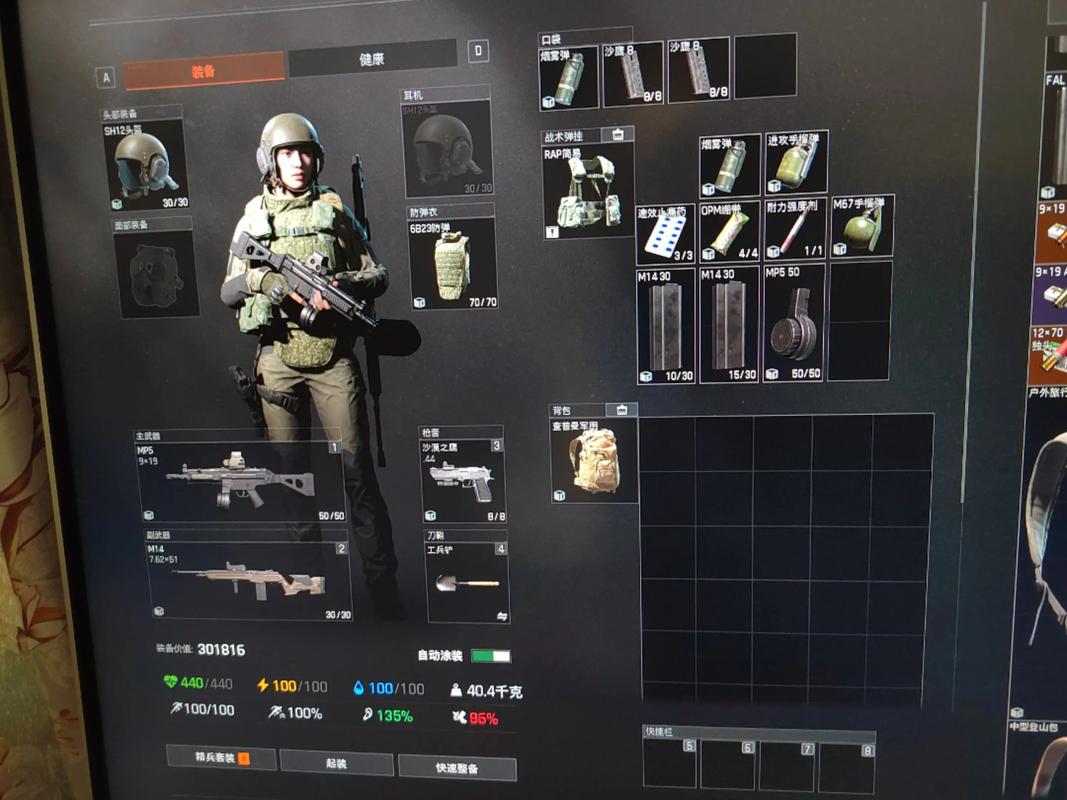This screenshot has height=800, width=1067.
Task: Choose the M14 secondary weapon slot
Action: click(x=249, y=580)
